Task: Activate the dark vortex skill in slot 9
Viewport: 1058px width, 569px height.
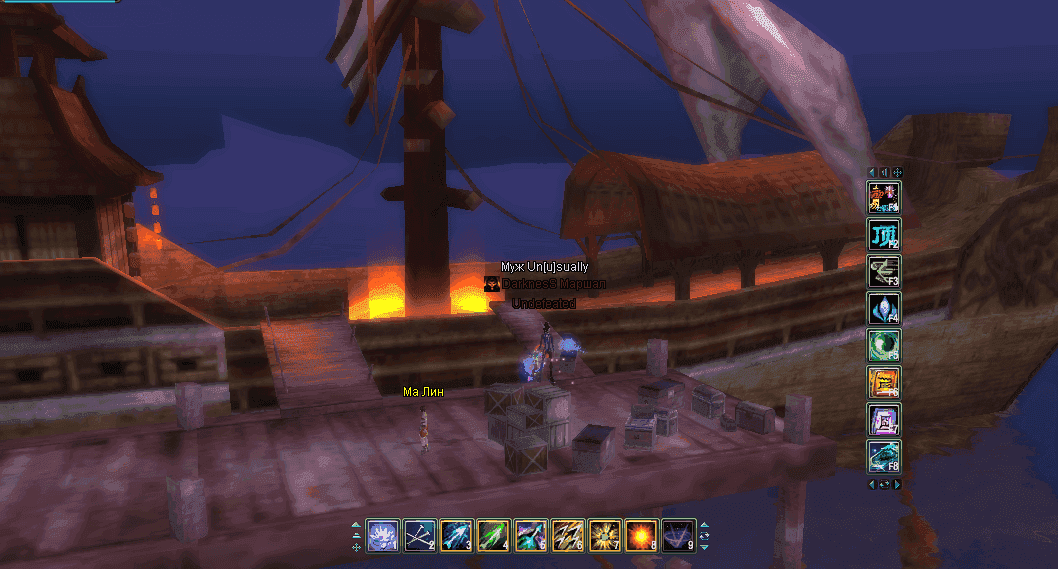Action: click(x=678, y=536)
